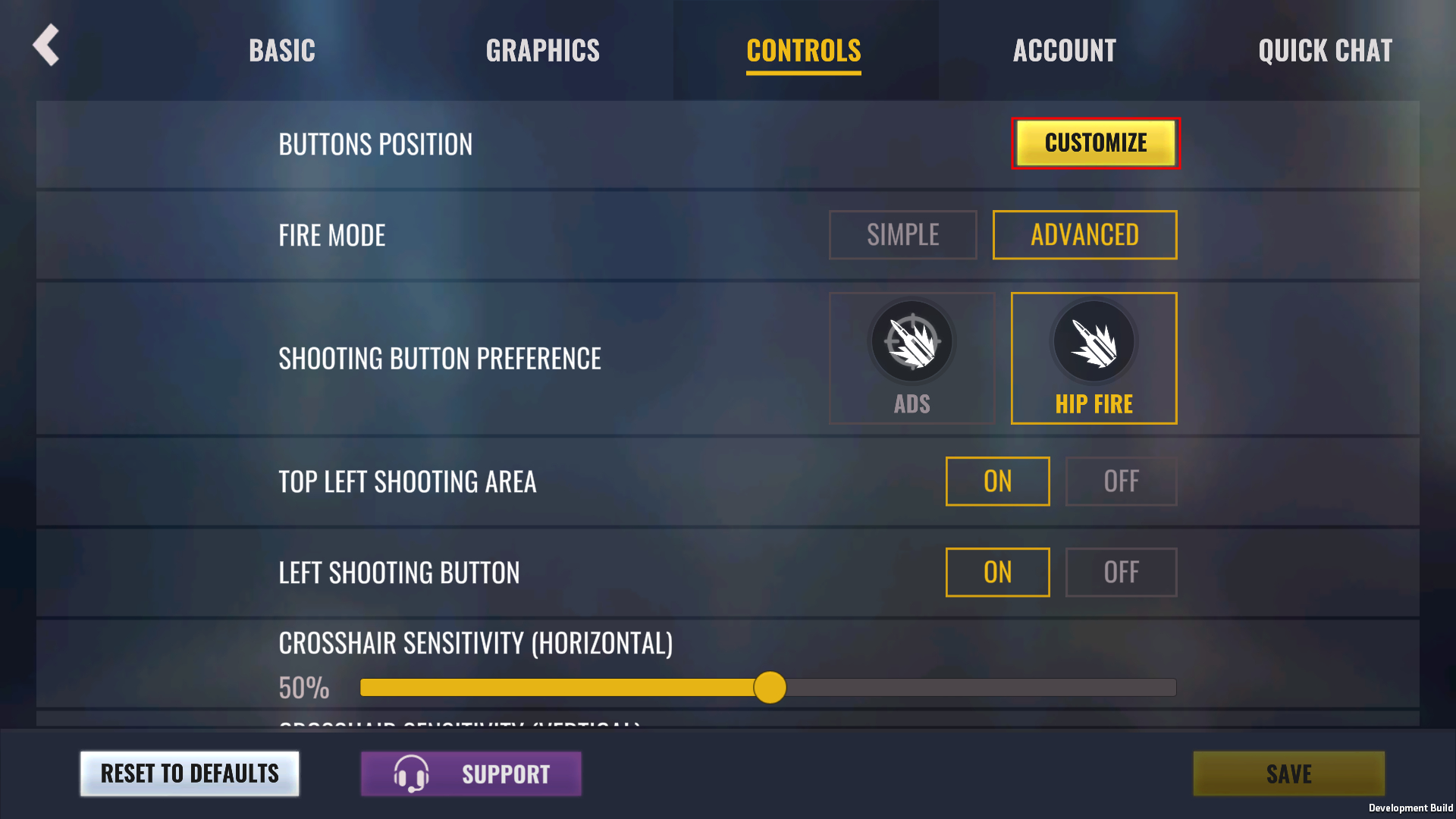Screen dimensions: 1456x819
Task: Open the QUICK CHAT tab
Action: pos(1325,50)
